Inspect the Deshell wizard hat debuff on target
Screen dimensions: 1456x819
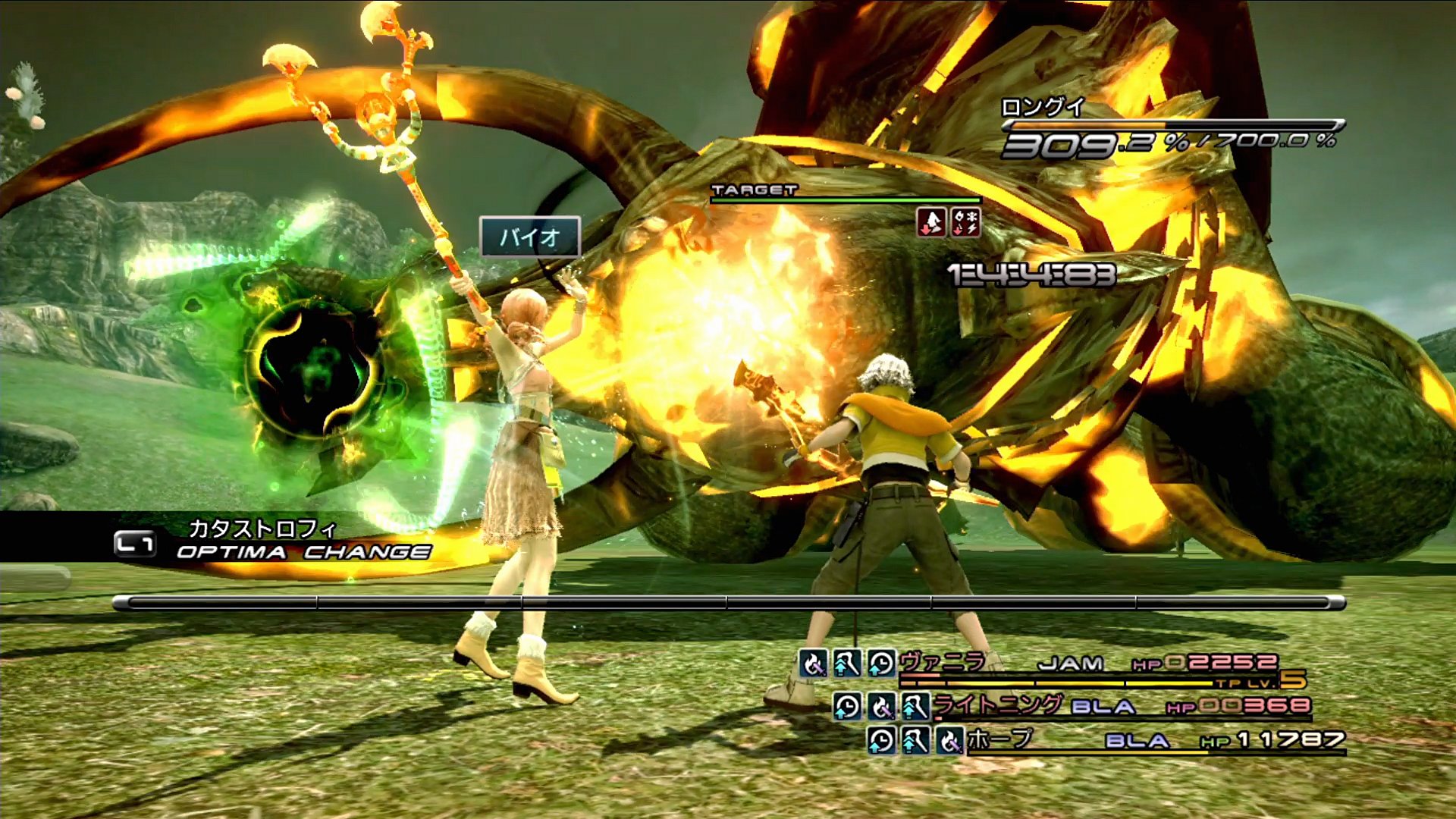click(x=932, y=223)
